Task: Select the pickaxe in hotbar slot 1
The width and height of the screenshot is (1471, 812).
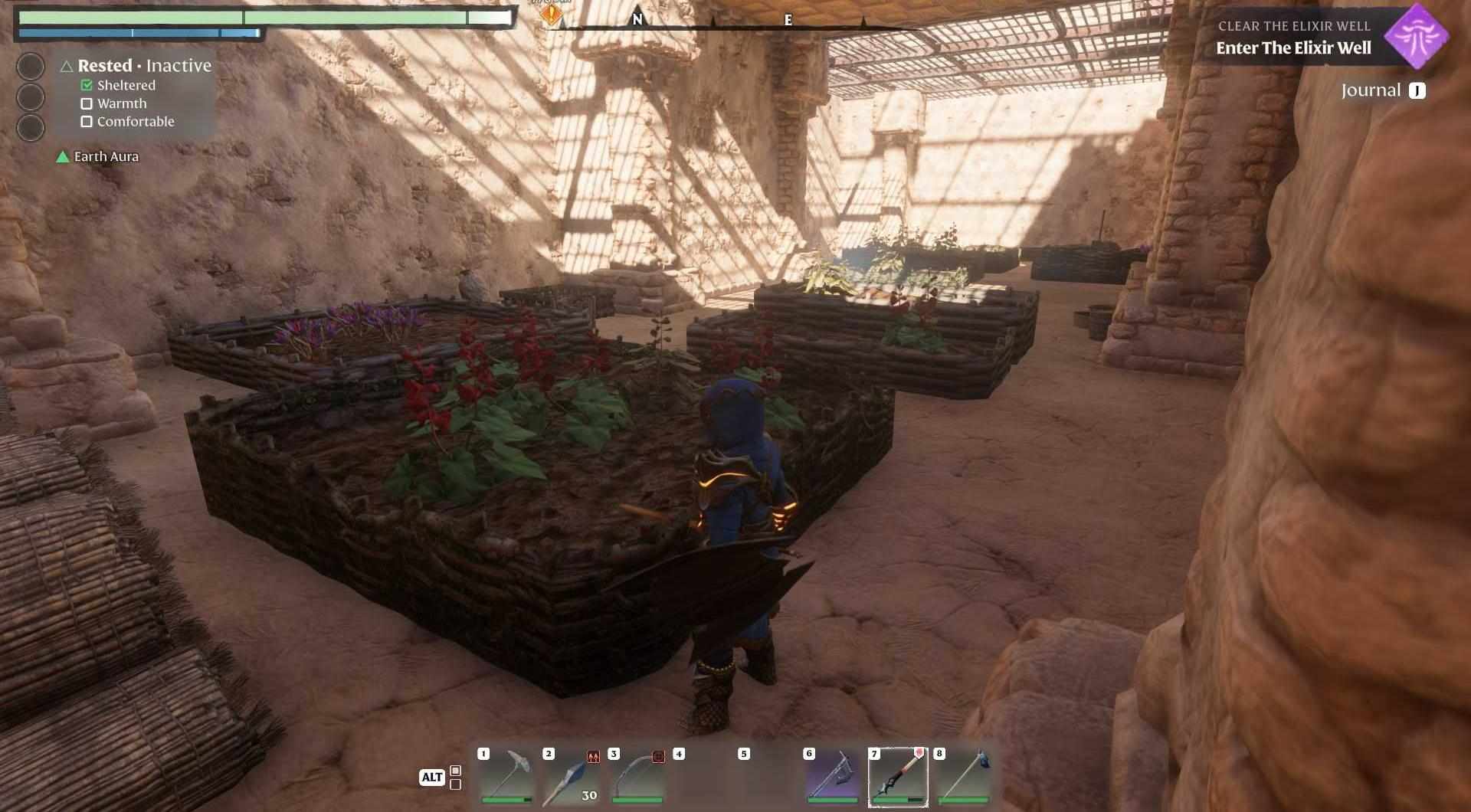Action: (506, 776)
